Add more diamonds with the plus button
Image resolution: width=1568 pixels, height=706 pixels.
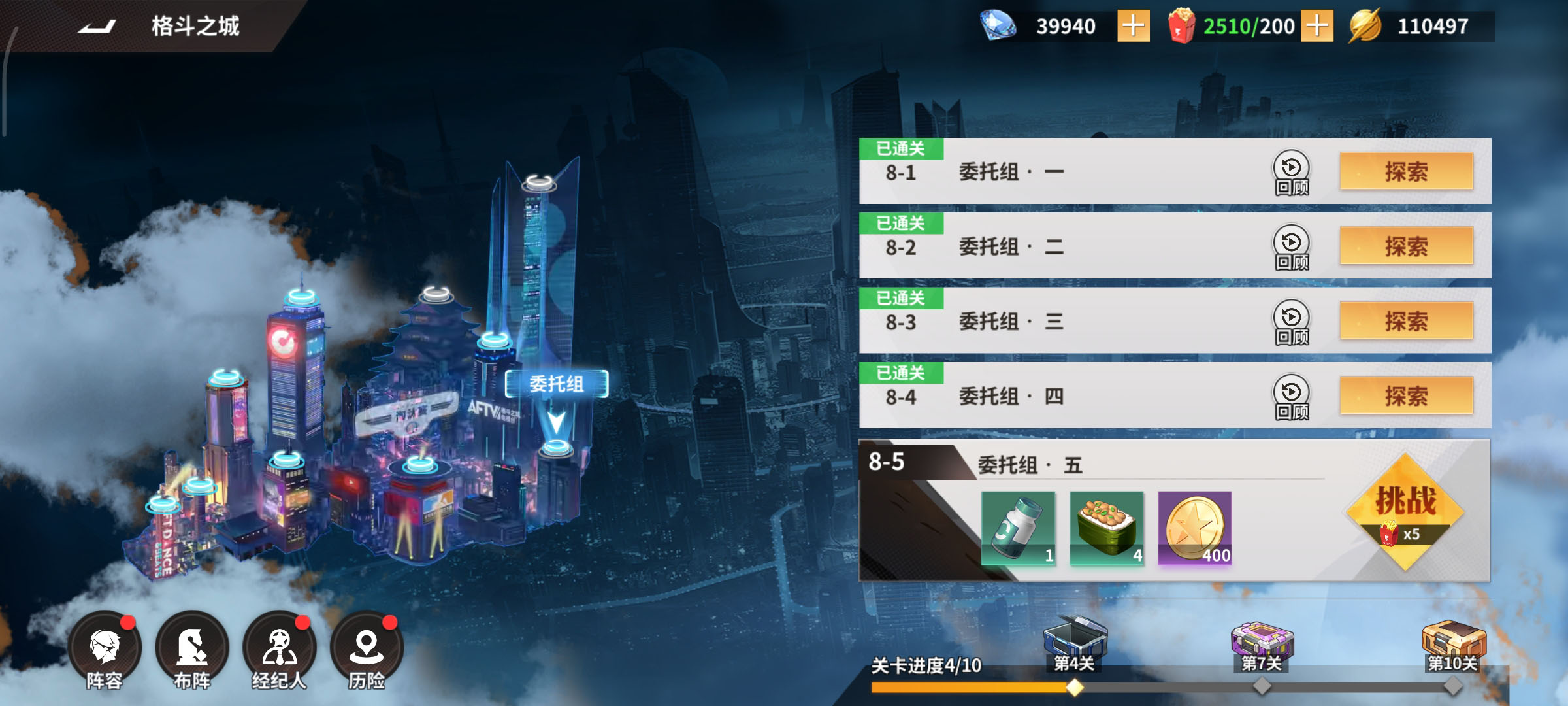[x=1133, y=26]
